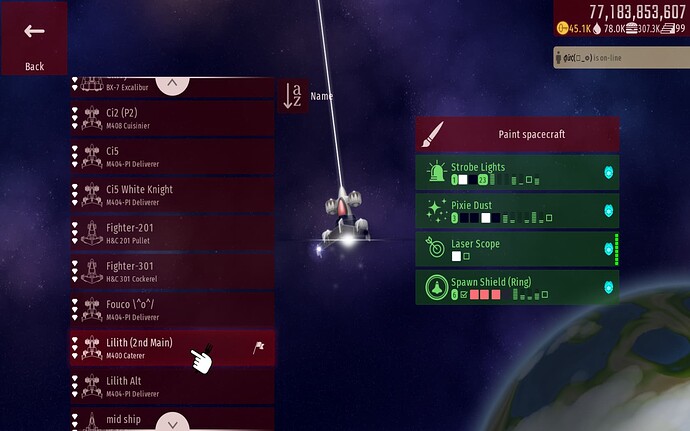Click the list's scroll-up arrow
This screenshot has height=431, width=690.
173,84
